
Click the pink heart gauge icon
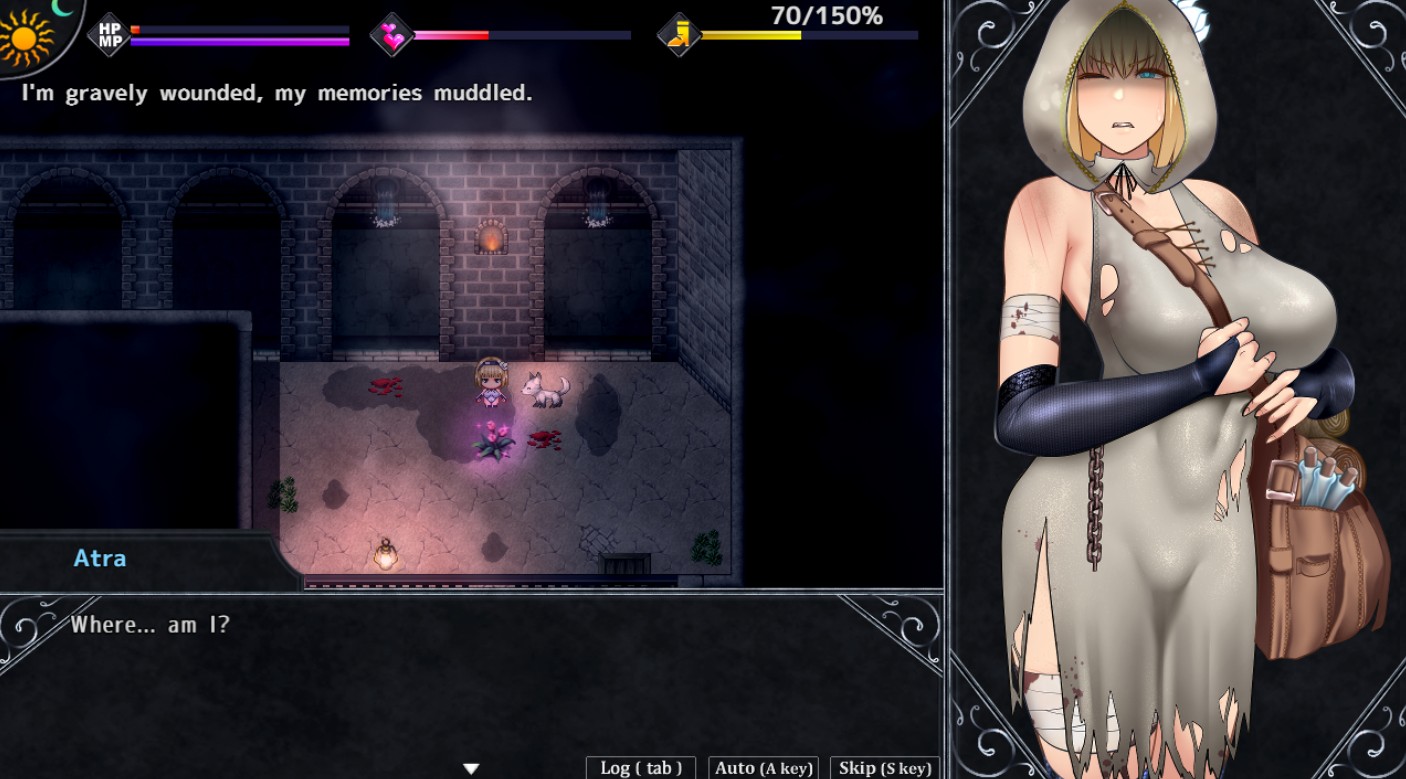click(392, 32)
